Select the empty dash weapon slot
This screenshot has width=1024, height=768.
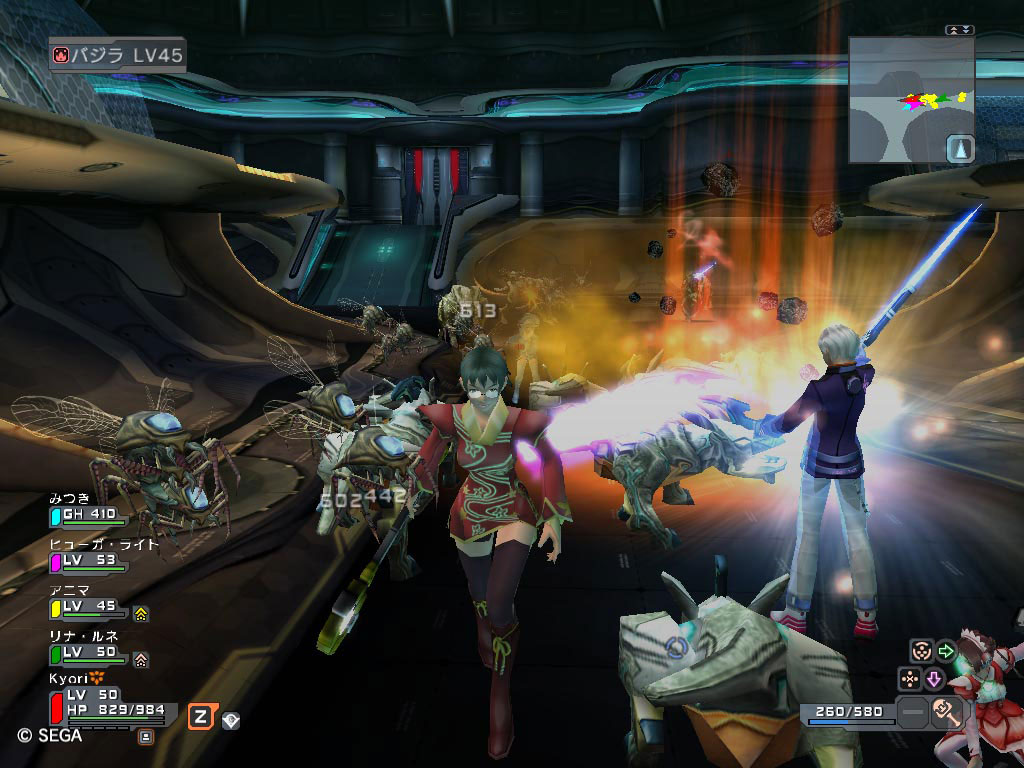(913, 713)
